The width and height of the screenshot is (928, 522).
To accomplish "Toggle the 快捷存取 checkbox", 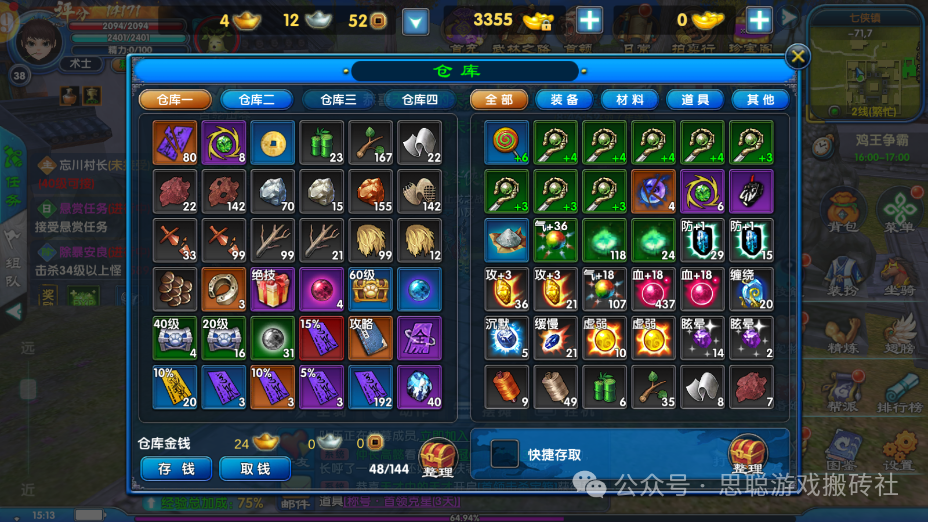I will click(x=504, y=455).
